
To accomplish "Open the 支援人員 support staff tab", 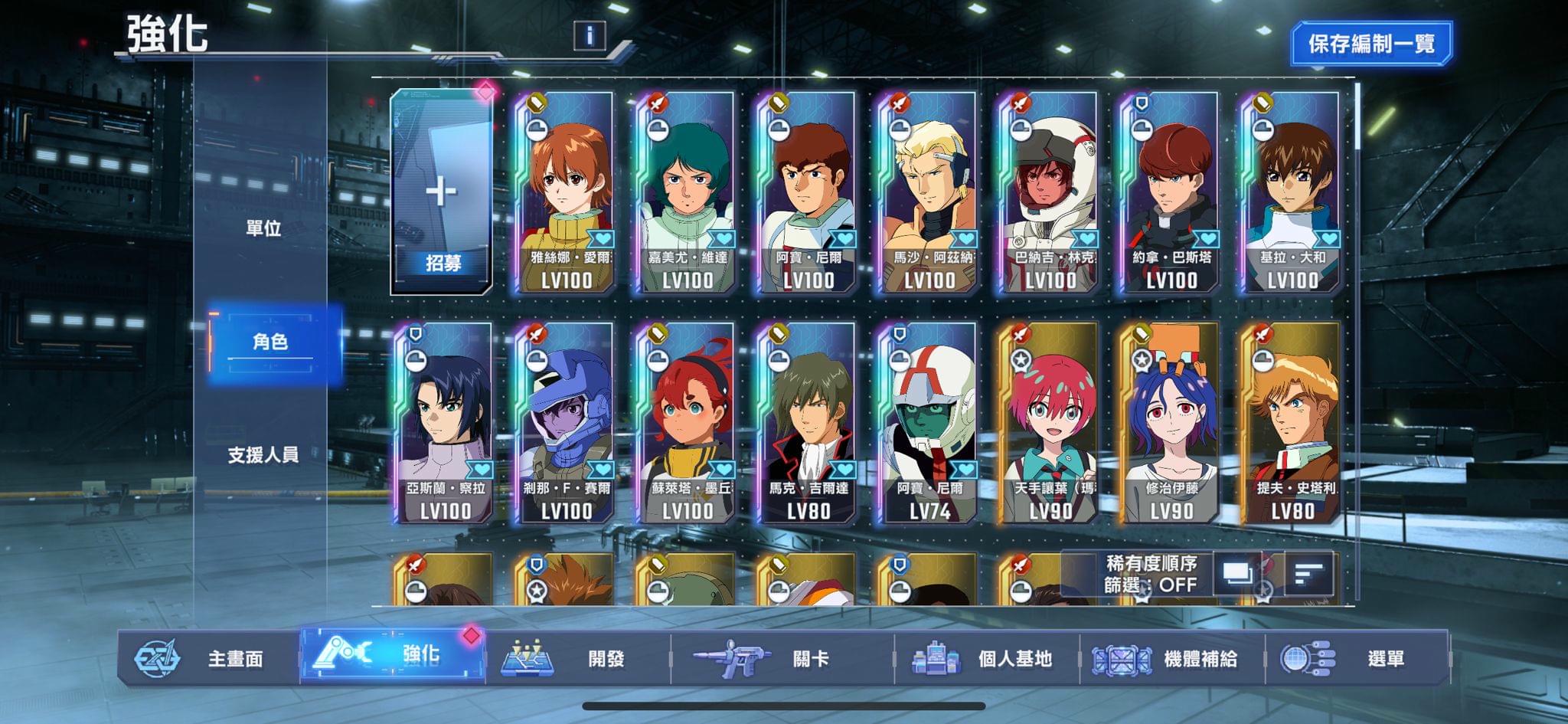I will tap(263, 455).
